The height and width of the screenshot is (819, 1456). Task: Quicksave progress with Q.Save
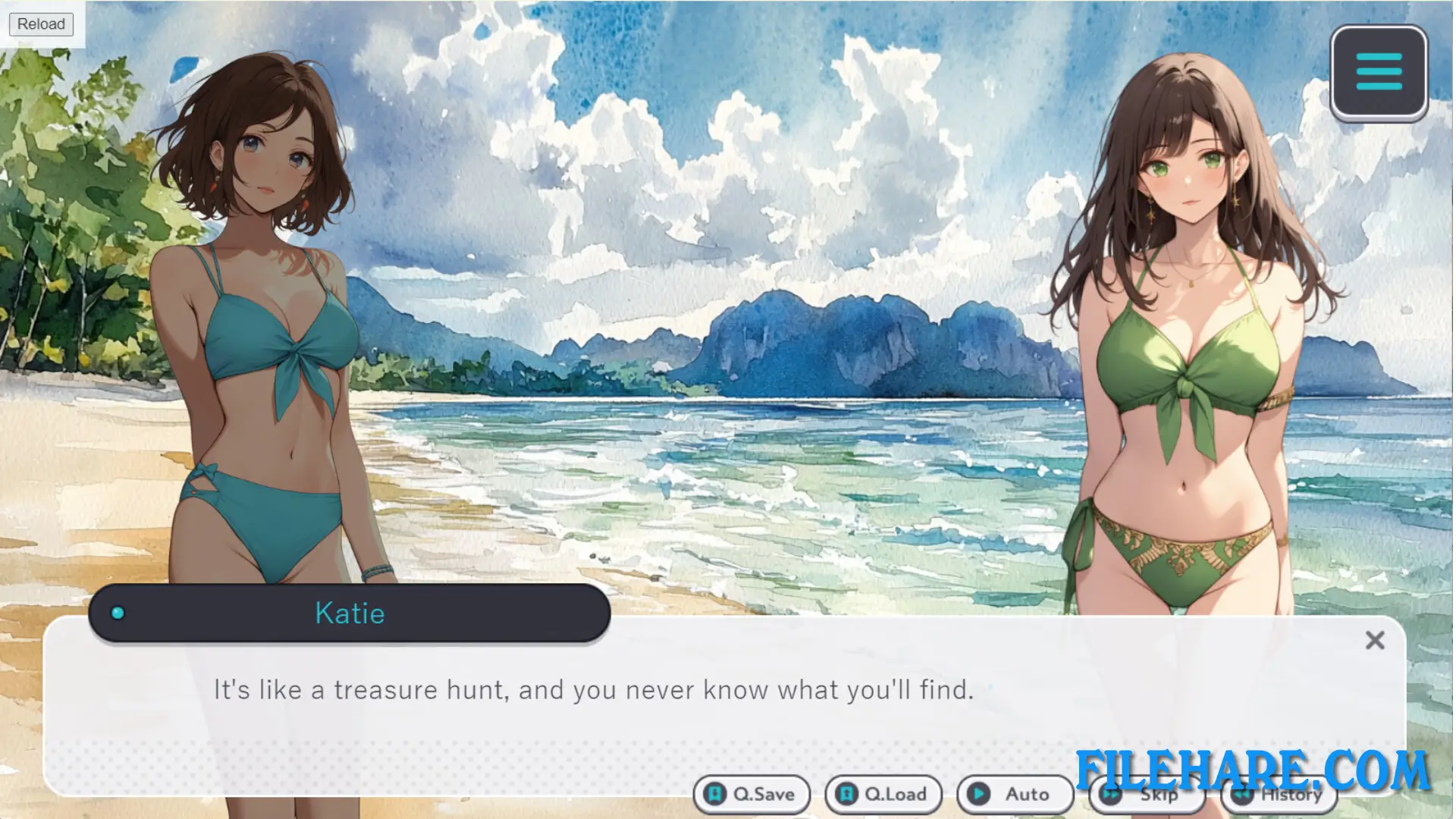(752, 795)
